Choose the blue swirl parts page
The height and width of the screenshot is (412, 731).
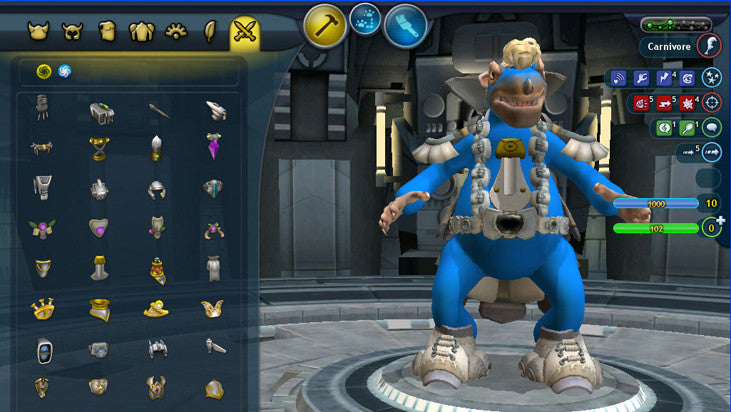click(64, 71)
